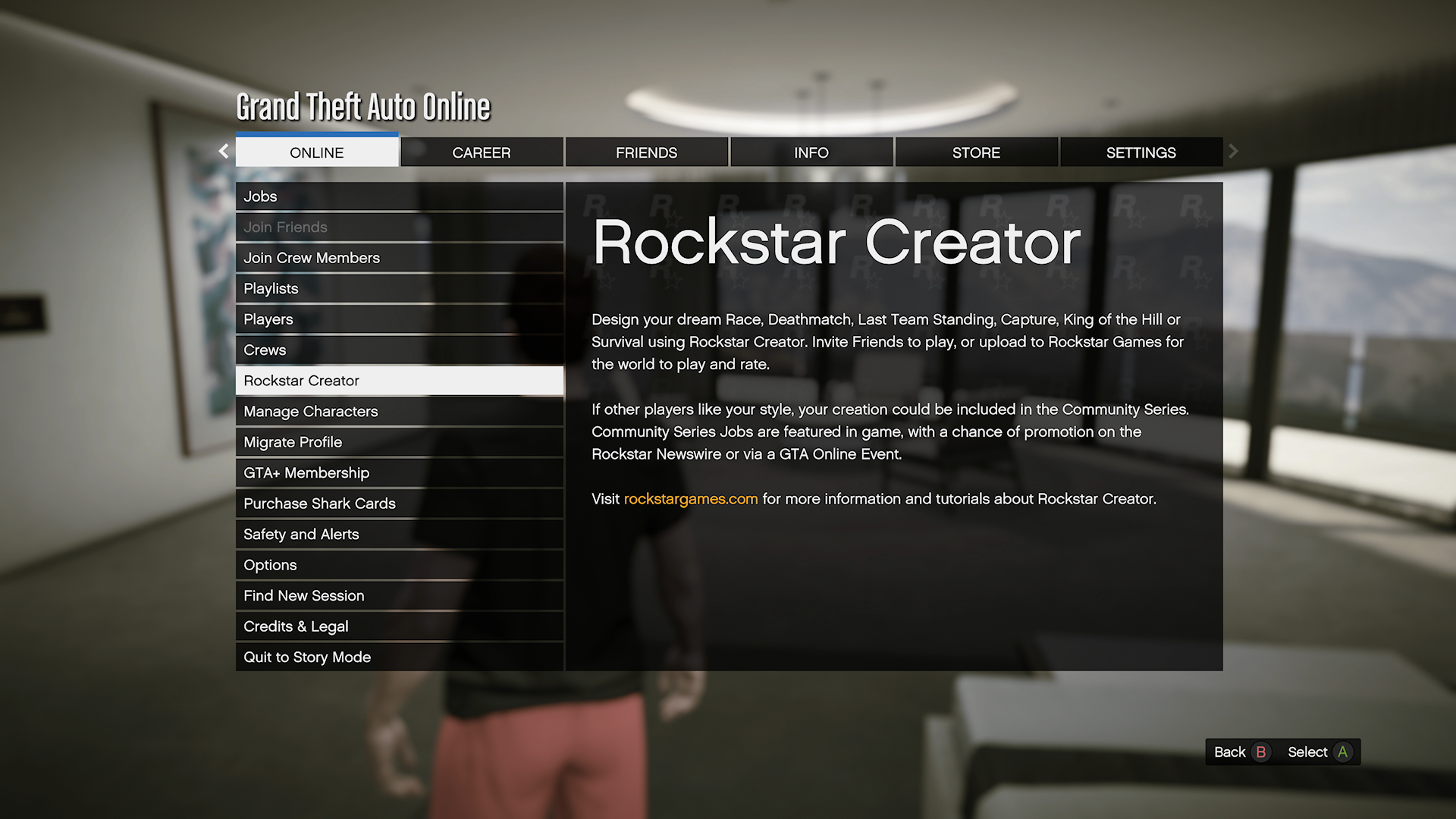Choose Join Crew Members
The height and width of the screenshot is (819, 1456).
point(399,258)
